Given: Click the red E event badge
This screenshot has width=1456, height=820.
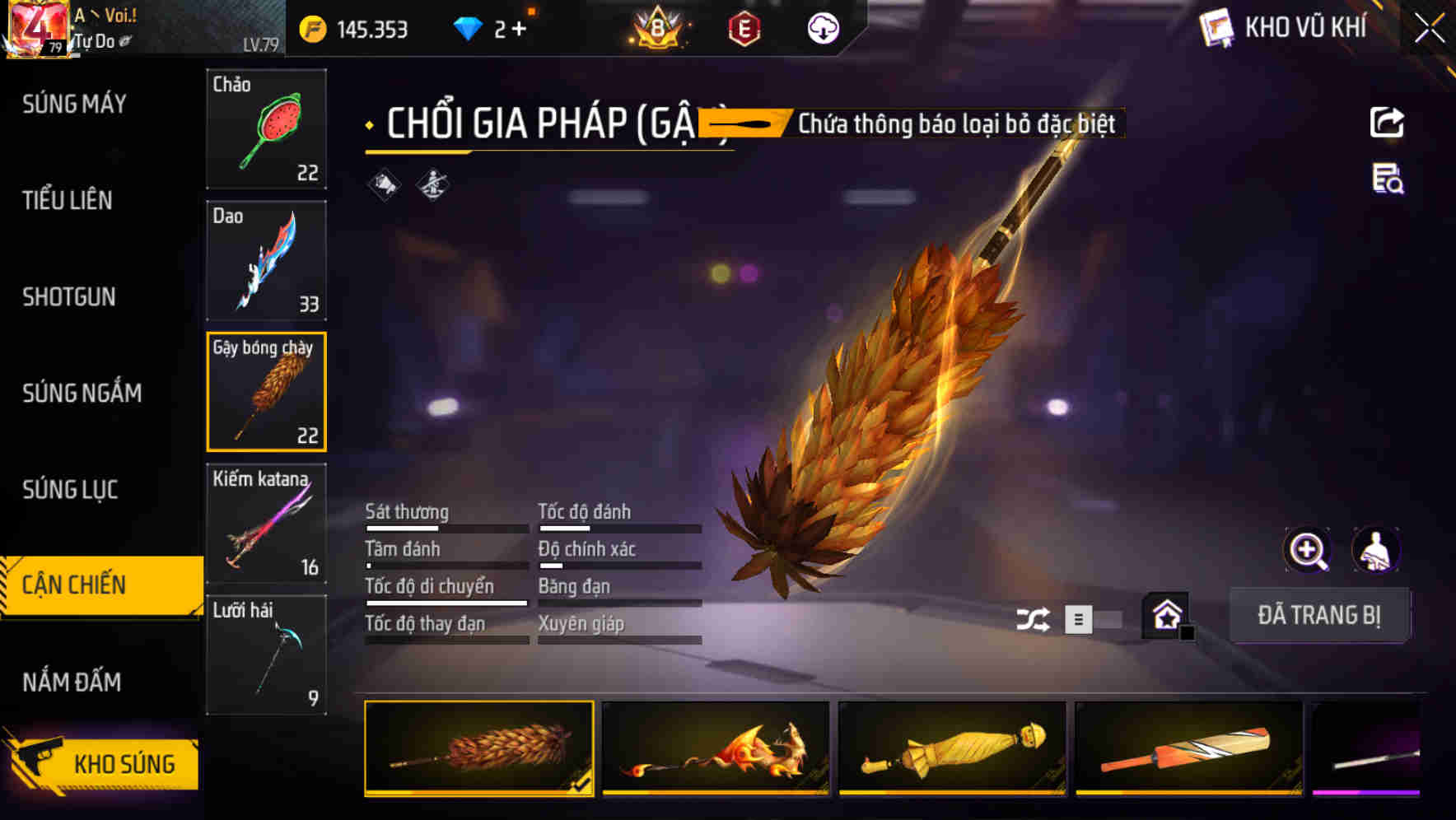Looking at the screenshot, I should (x=742, y=28).
